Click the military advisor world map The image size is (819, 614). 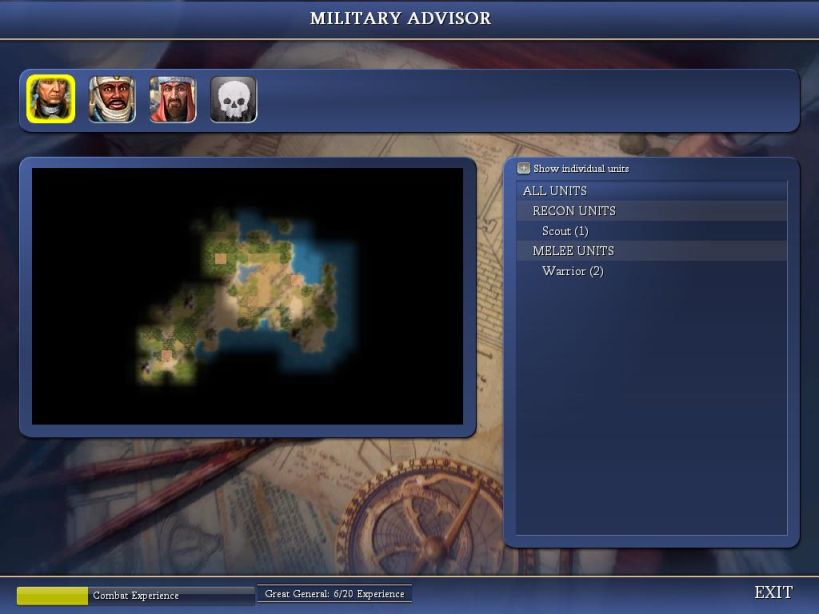tap(247, 296)
